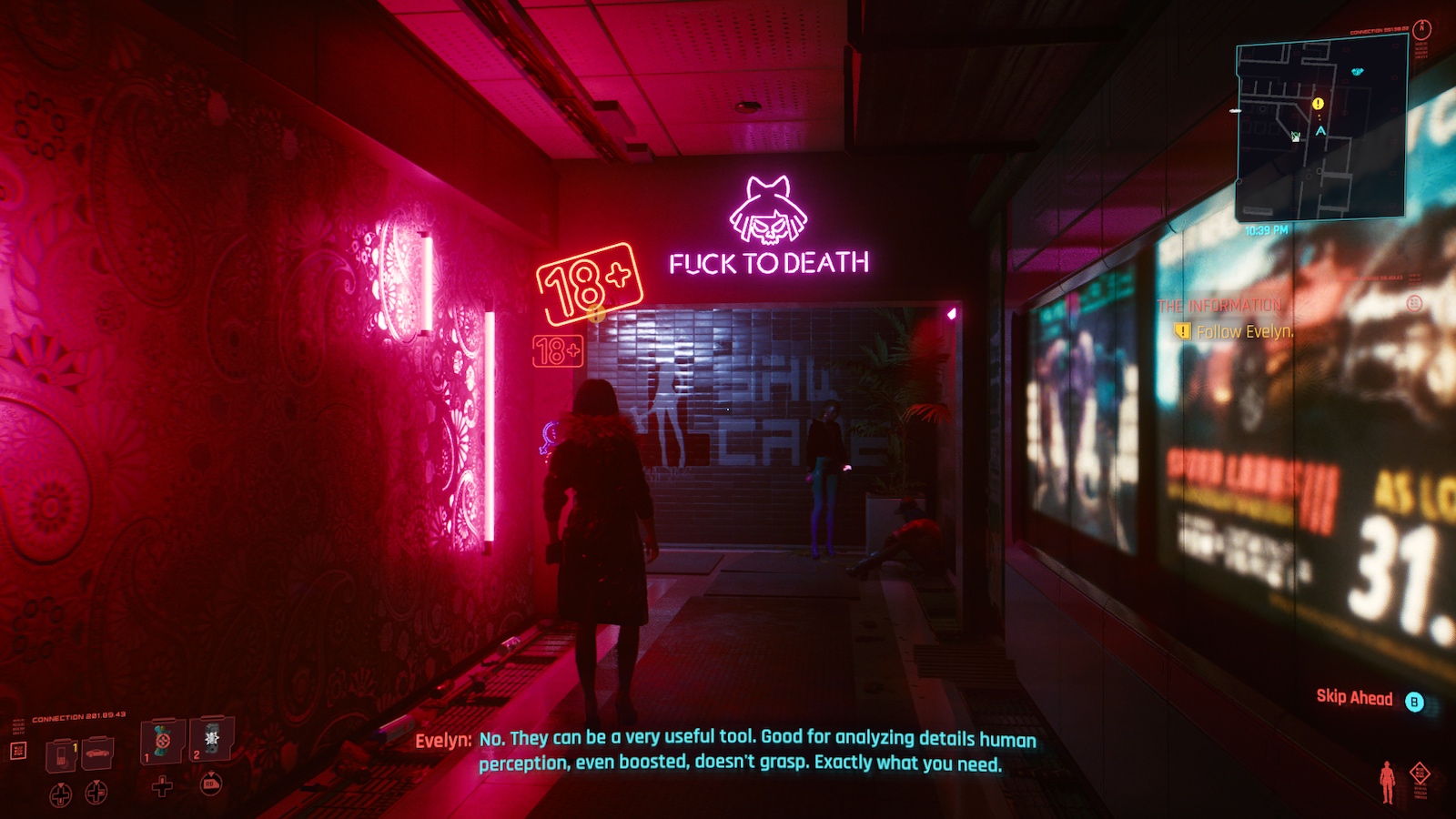Image resolution: width=1456 pixels, height=819 pixels.
Task: Open the phone quick-access slot
Action: click(x=60, y=754)
